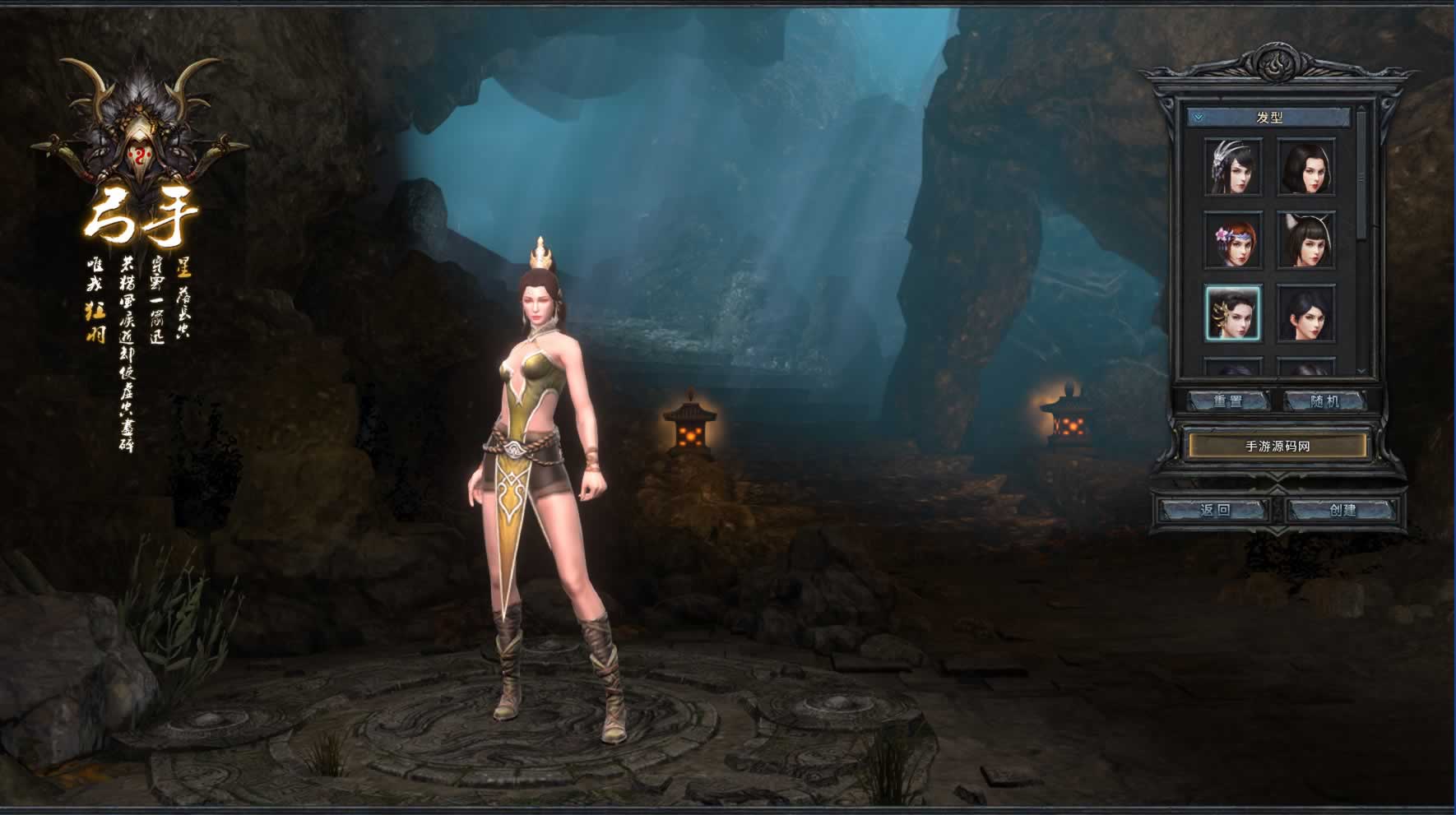
Task: Create the character with 创建
Action: [1342, 510]
